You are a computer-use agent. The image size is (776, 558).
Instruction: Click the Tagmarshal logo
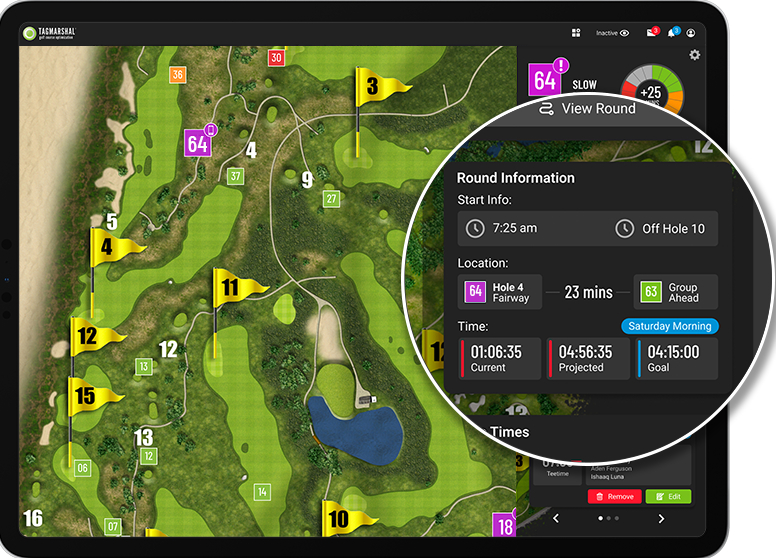48,34
